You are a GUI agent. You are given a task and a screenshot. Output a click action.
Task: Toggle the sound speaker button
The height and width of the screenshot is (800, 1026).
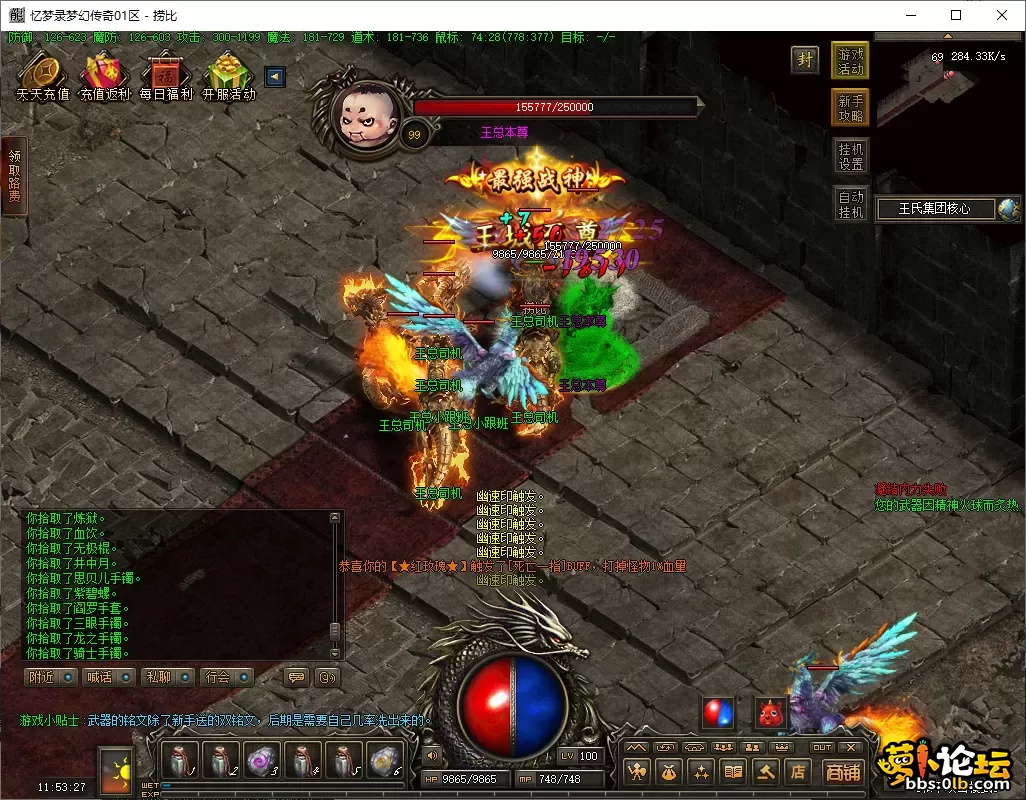pyautogui.click(x=431, y=756)
